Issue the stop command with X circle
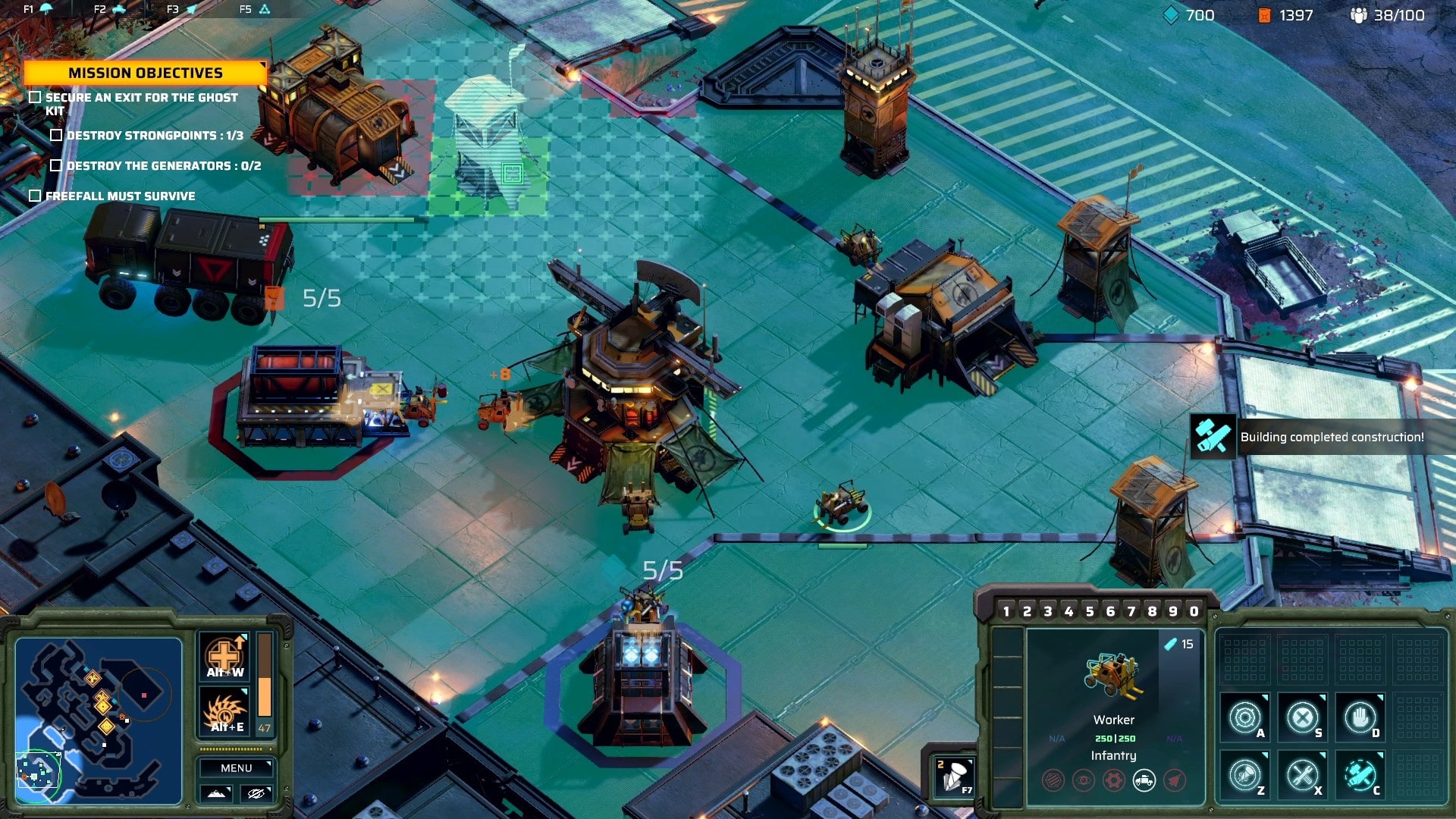Viewport: 1456px width, 819px height. pos(1302,717)
